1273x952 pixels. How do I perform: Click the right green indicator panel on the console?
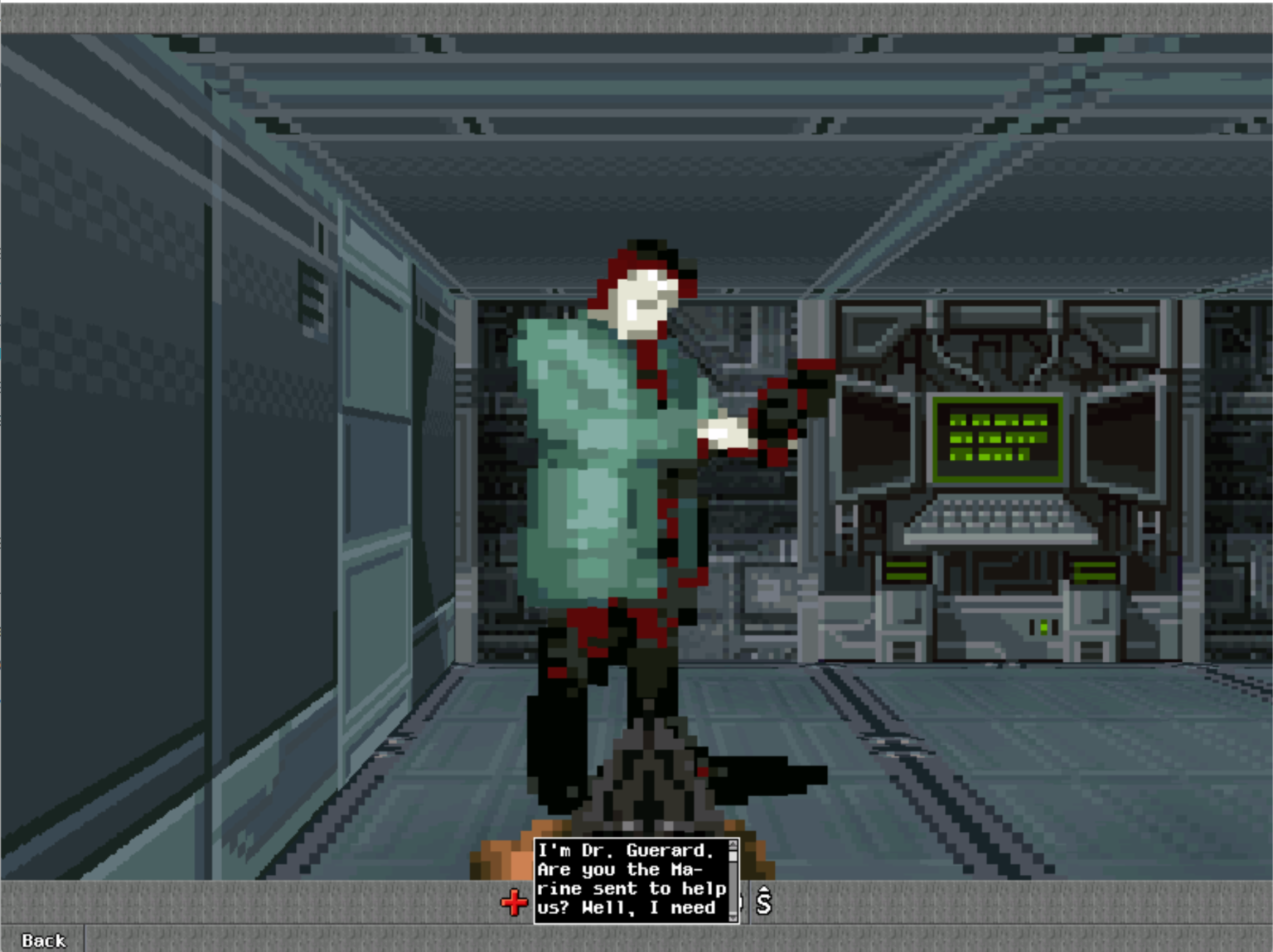click(x=1094, y=572)
